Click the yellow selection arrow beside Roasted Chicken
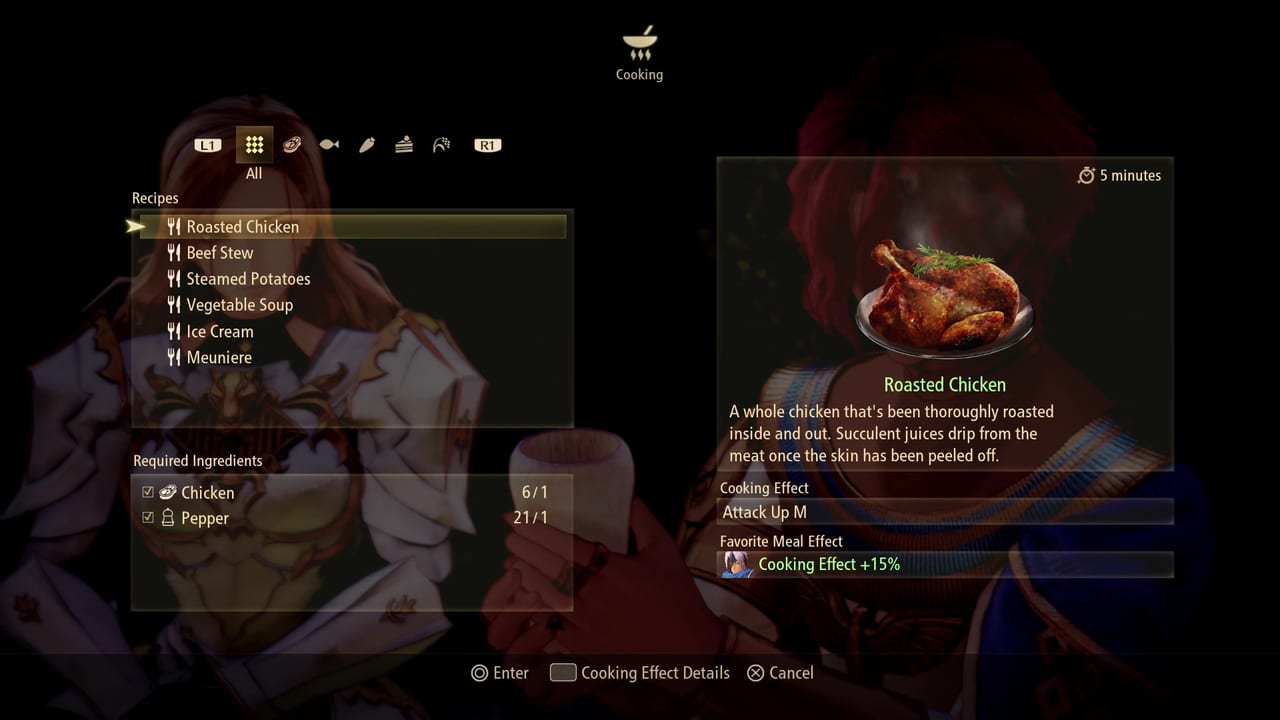The image size is (1280, 720). [x=136, y=226]
